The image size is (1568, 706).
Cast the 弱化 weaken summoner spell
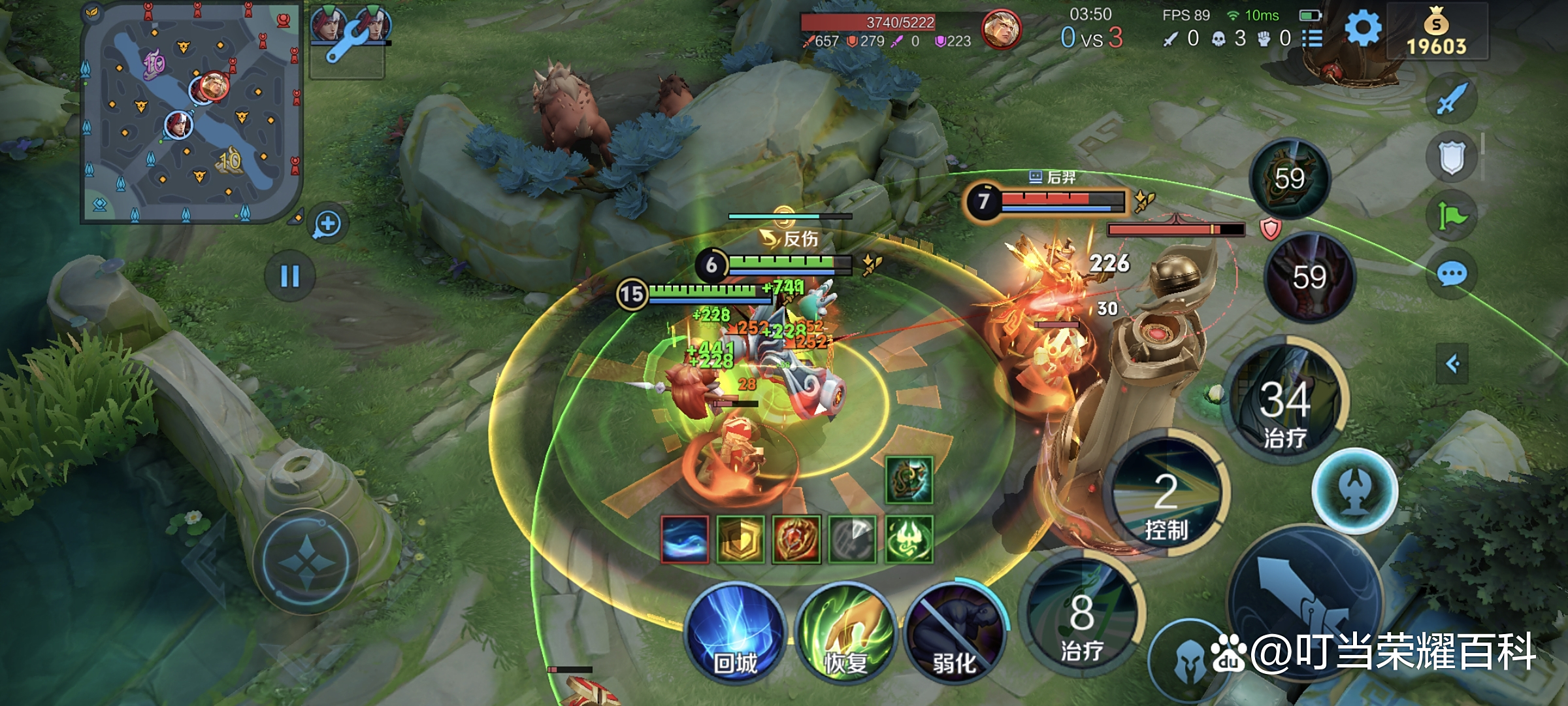pyautogui.click(x=955, y=632)
